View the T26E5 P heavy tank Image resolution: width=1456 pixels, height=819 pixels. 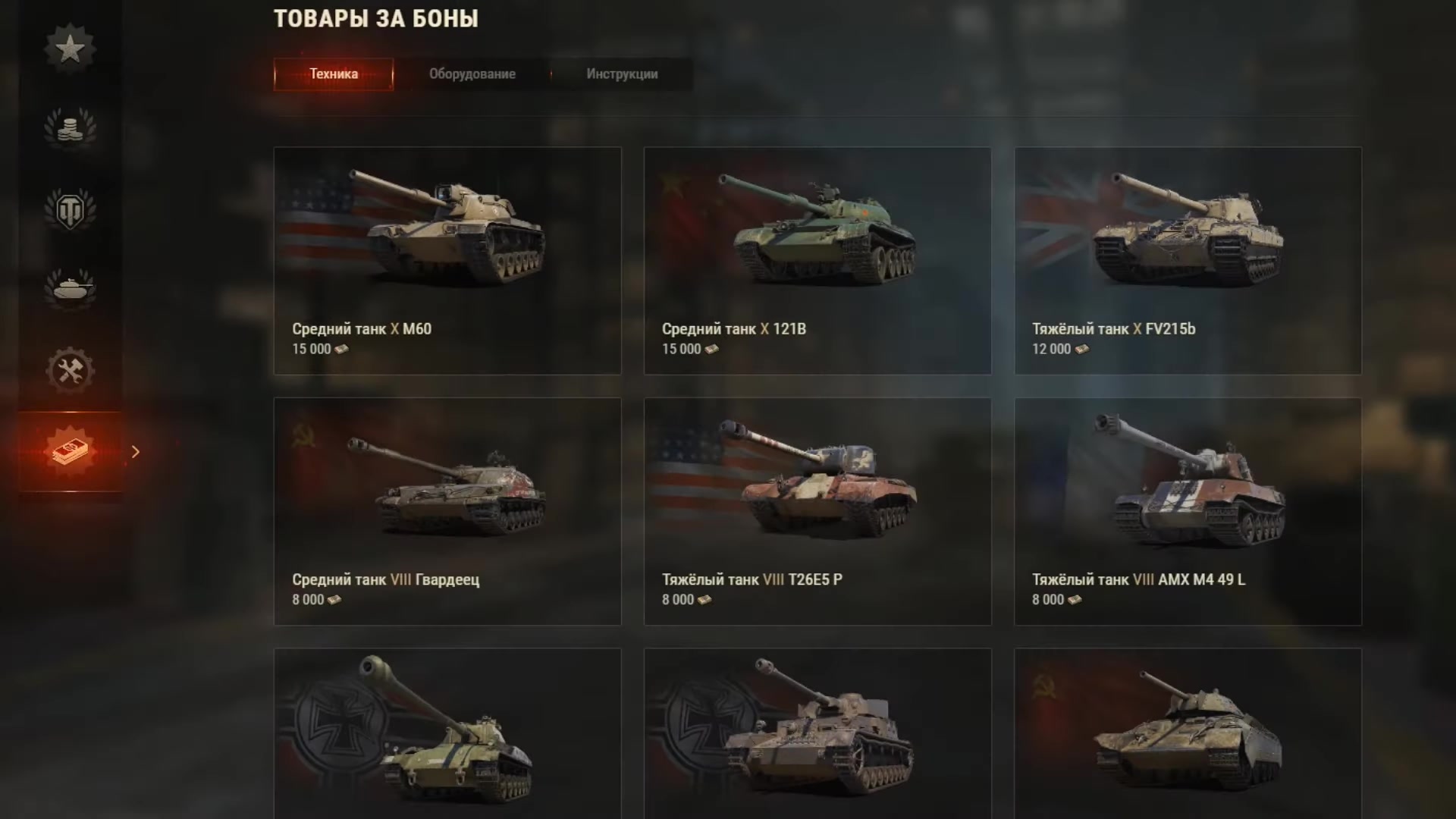(817, 511)
